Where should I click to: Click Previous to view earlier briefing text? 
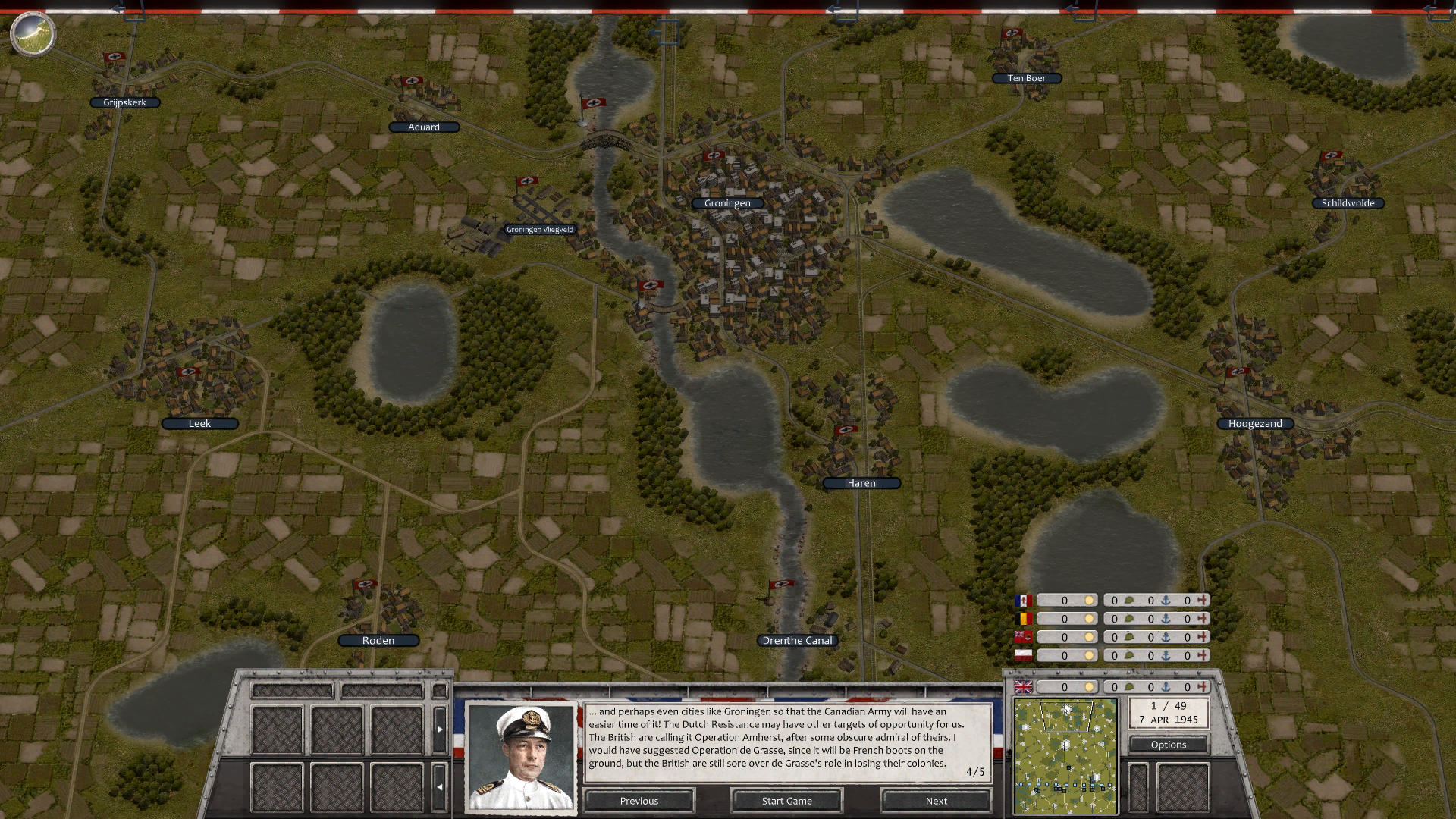[x=639, y=801]
